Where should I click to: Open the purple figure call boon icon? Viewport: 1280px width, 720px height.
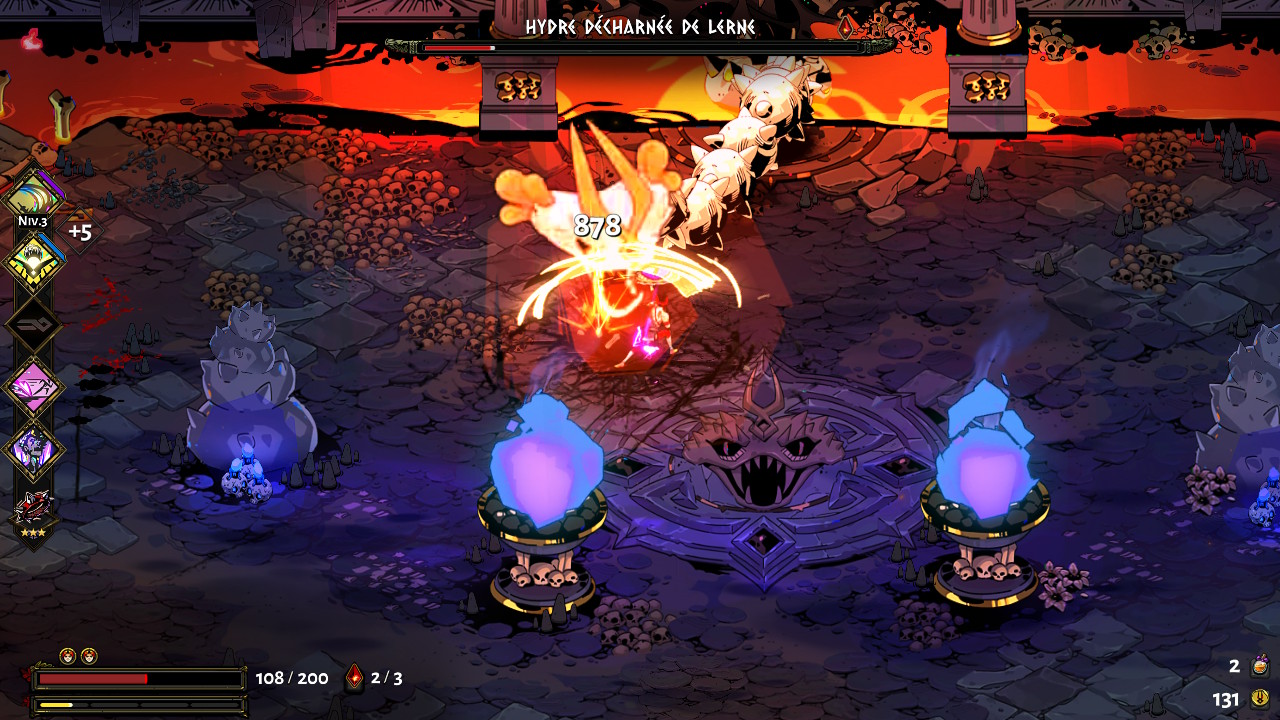35,449
